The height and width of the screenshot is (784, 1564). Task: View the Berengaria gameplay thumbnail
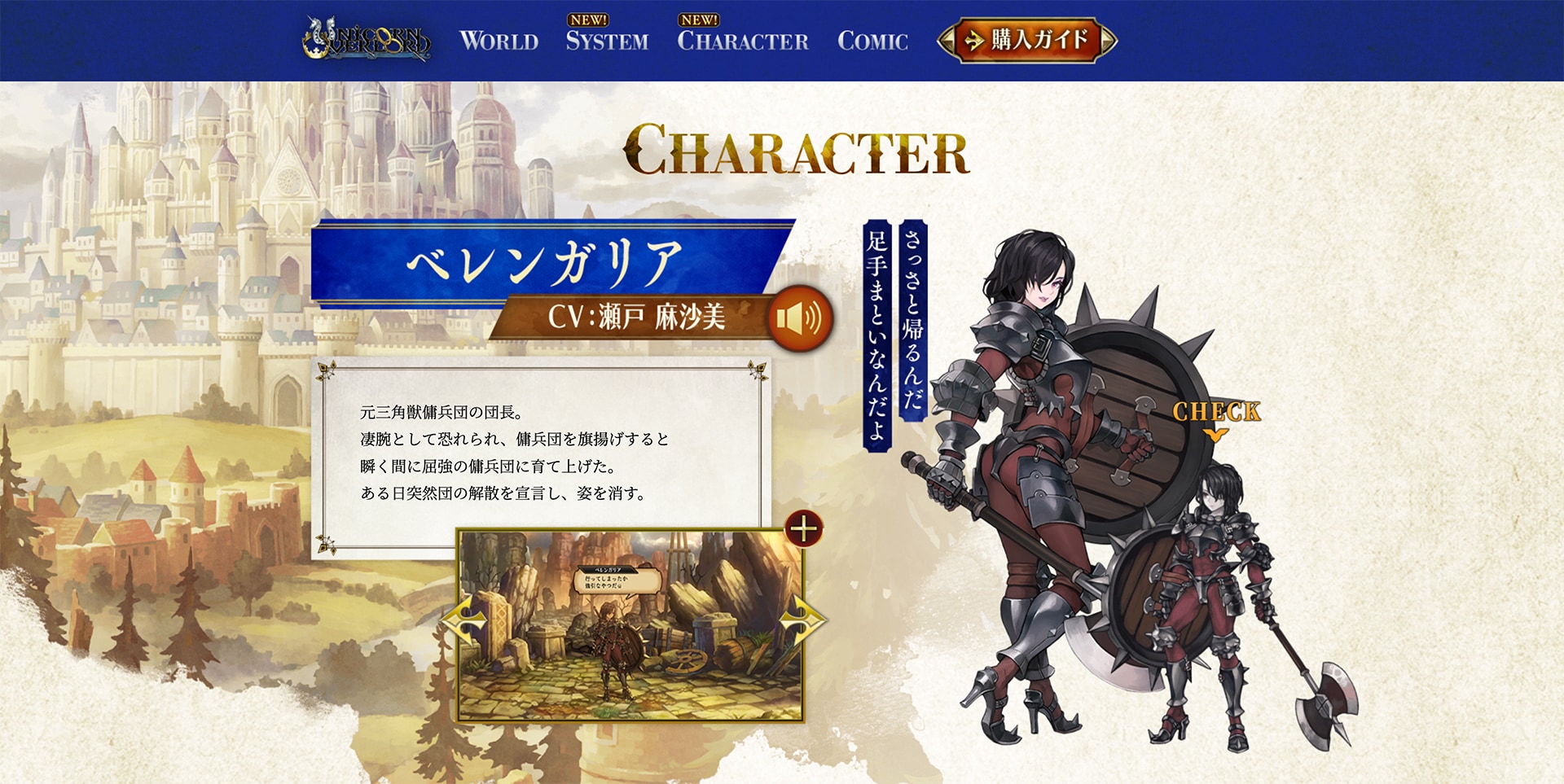[x=630, y=625]
